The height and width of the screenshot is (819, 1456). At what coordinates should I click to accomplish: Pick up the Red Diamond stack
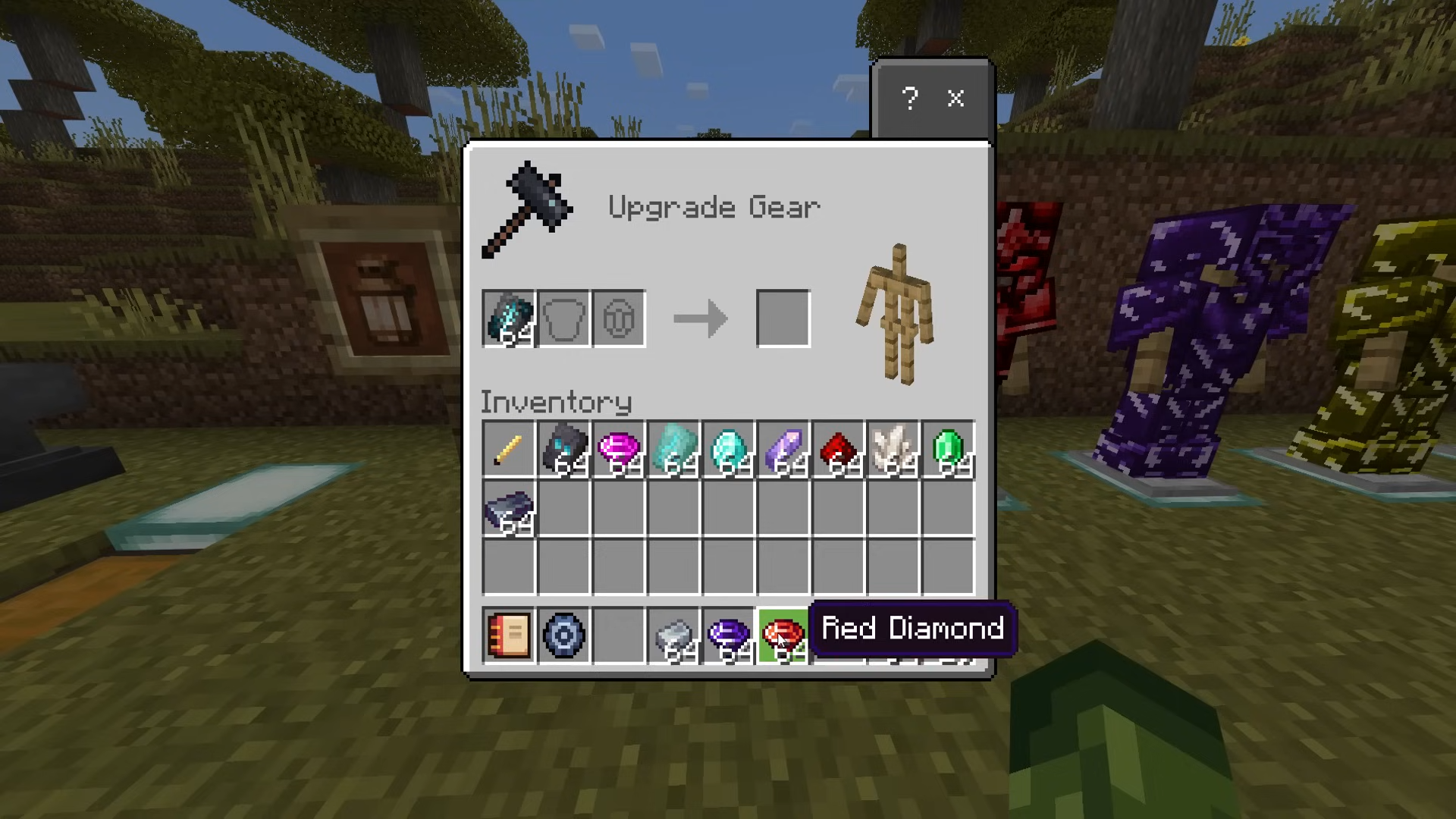point(783,635)
